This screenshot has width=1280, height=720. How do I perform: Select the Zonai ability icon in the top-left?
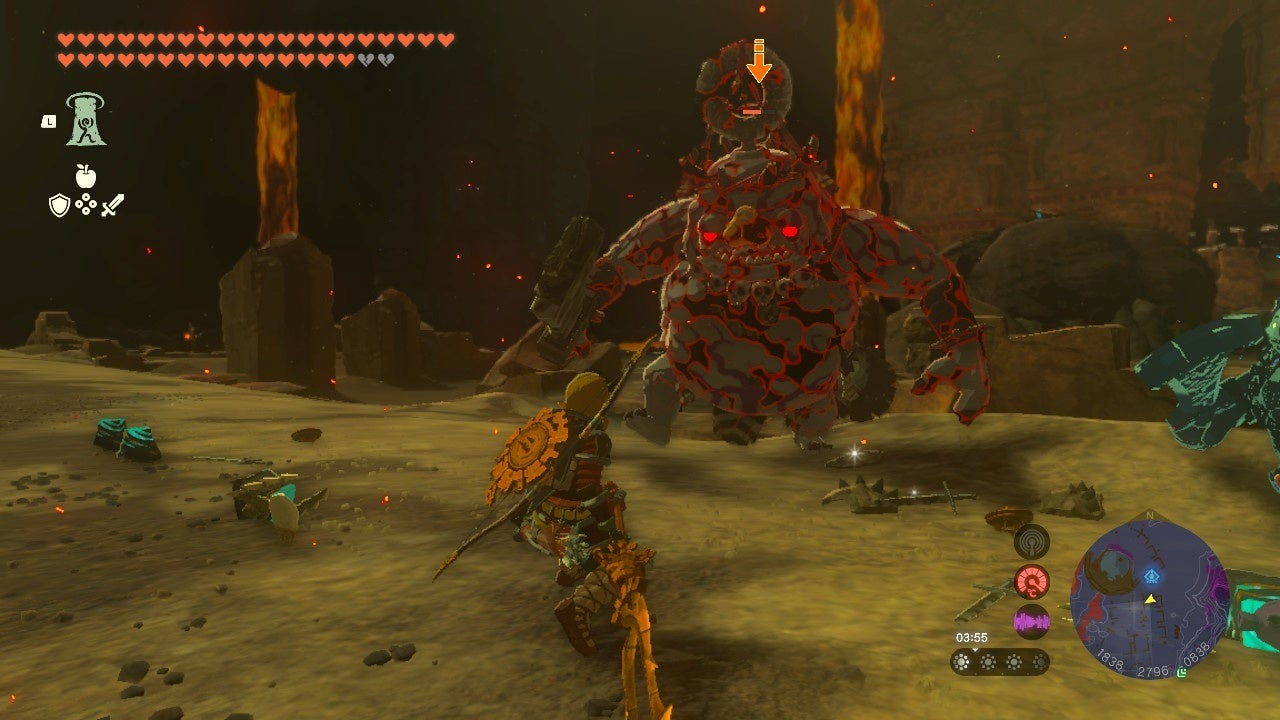pyautogui.click(x=86, y=121)
